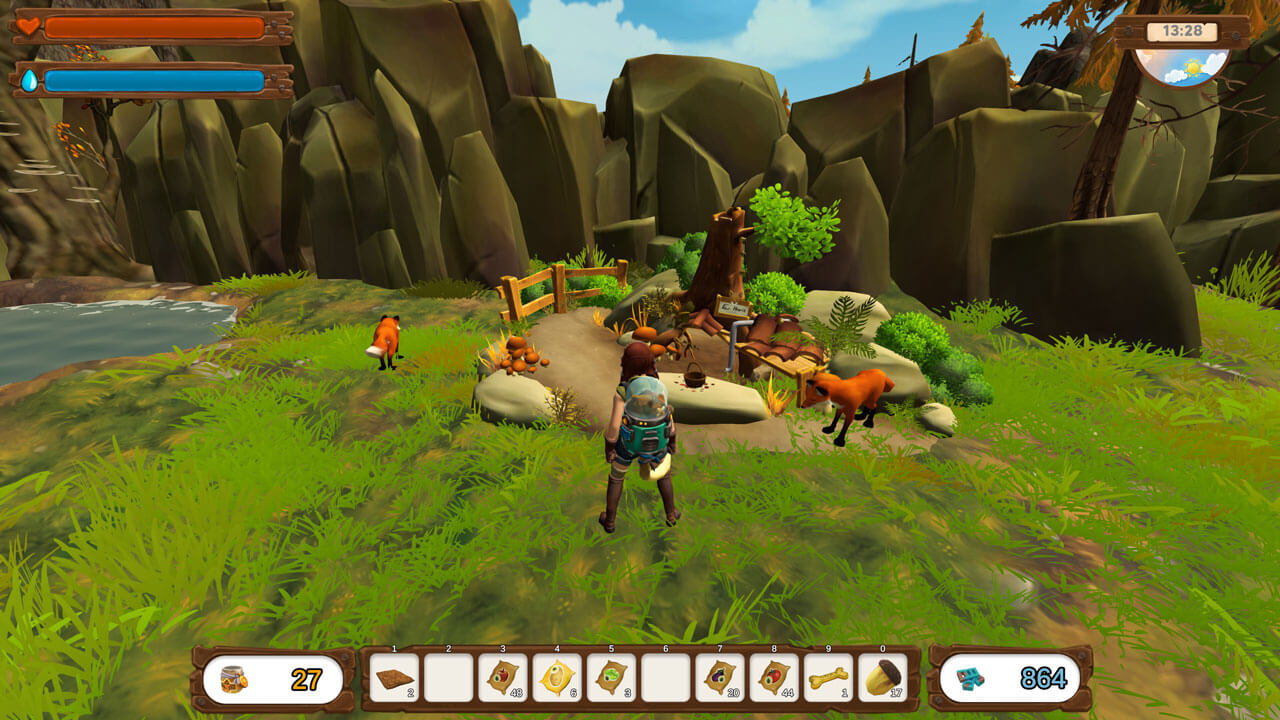Pick the green seed bag slot
This screenshot has height=720, width=1280.
coord(611,678)
